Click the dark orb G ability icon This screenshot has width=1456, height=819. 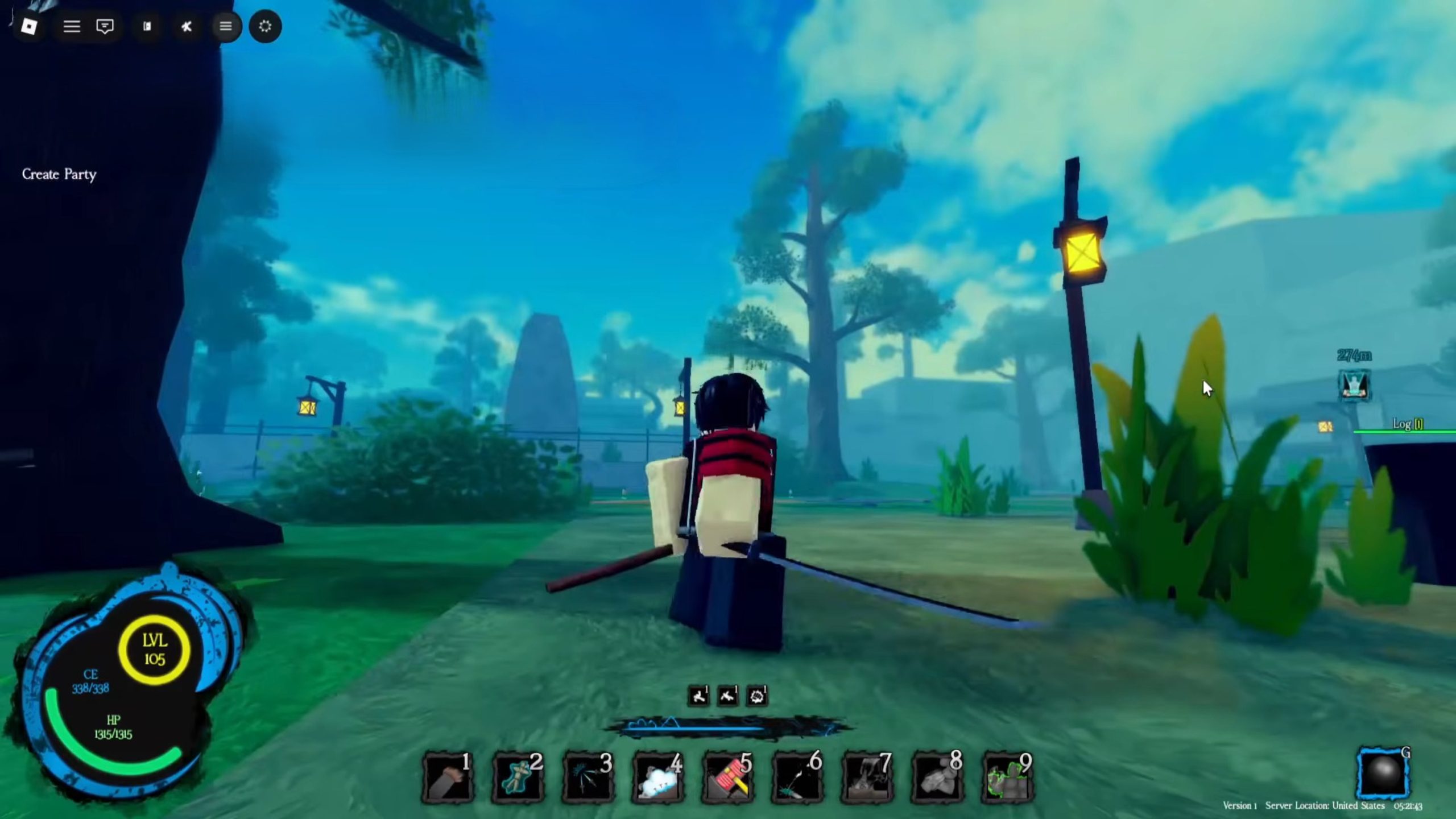[x=1383, y=775]
